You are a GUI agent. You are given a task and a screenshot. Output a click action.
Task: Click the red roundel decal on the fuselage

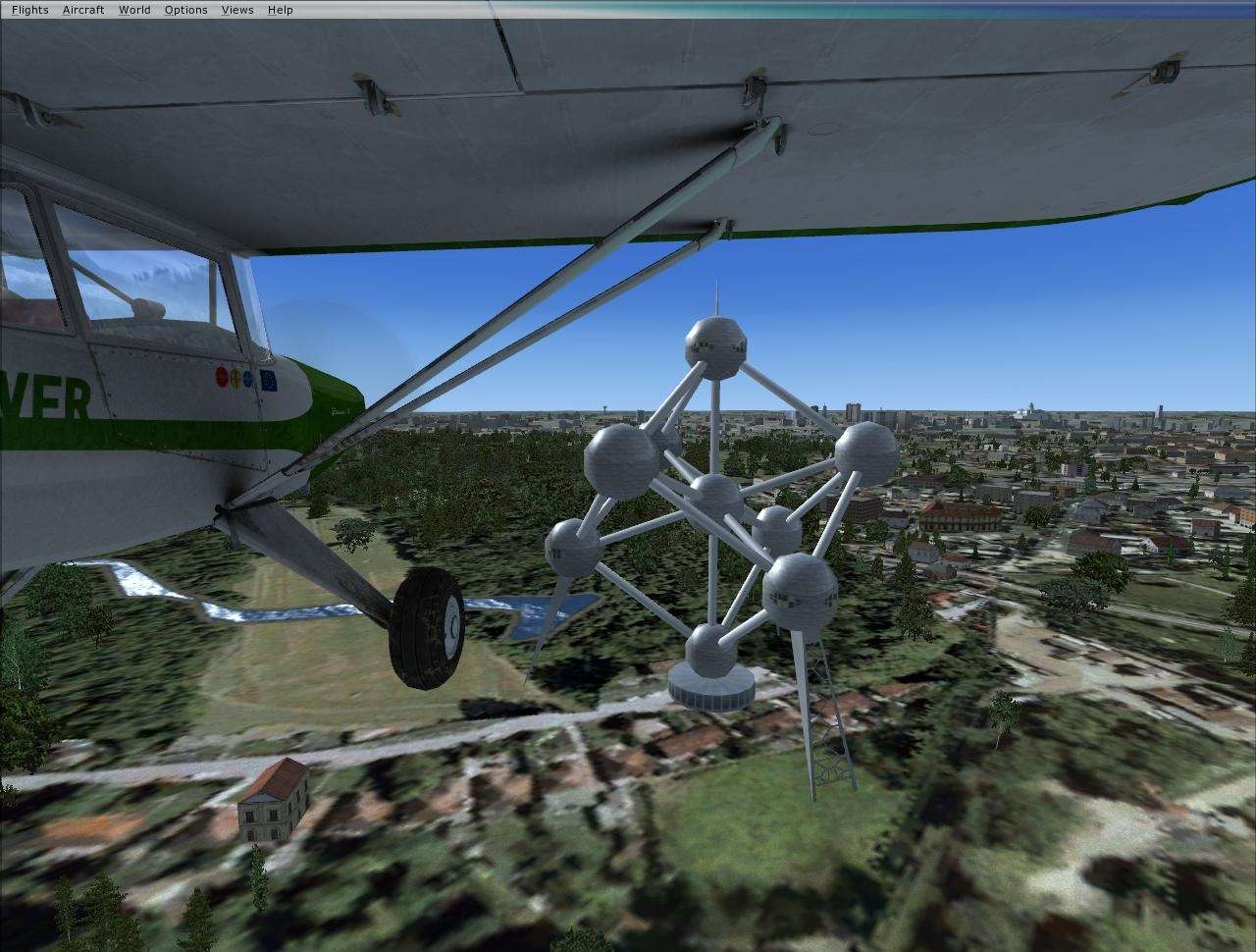222,375
